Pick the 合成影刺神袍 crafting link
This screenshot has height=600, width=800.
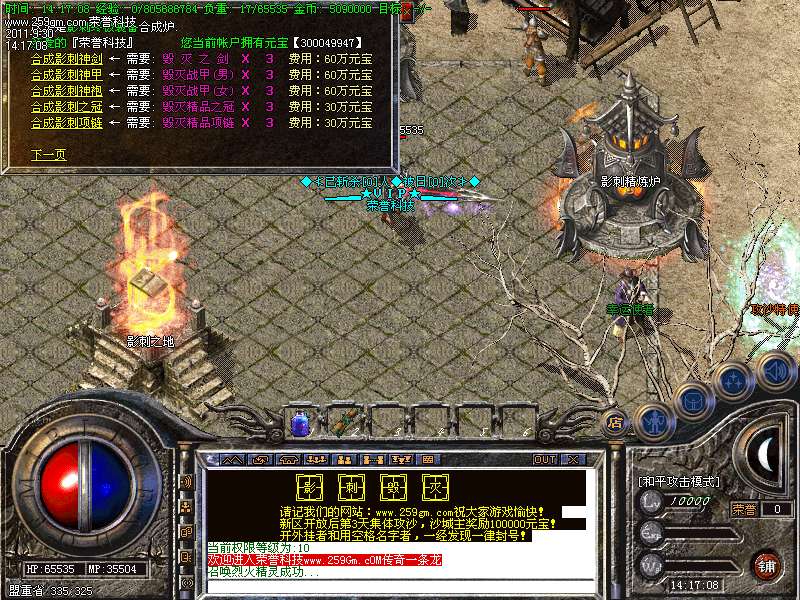pos(66,90)
